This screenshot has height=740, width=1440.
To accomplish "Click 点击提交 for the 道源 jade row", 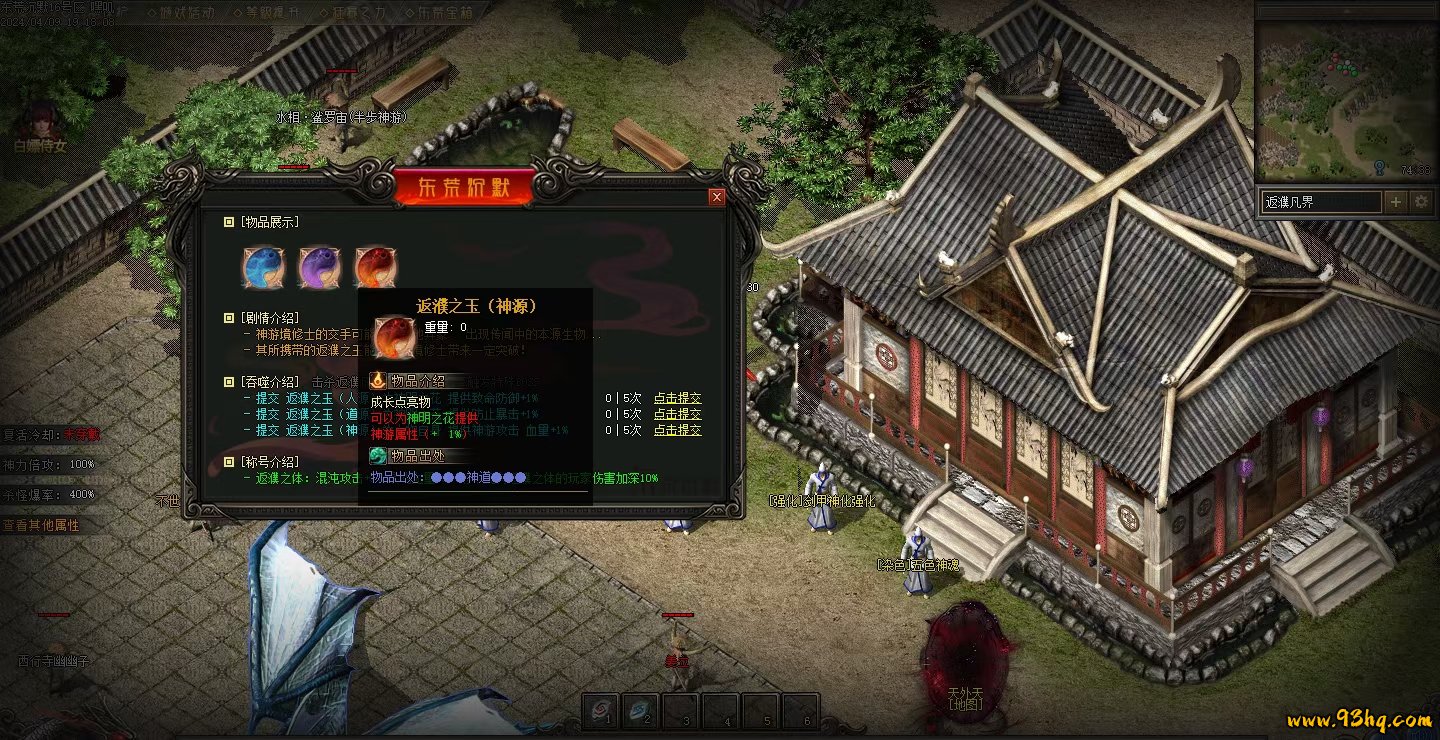I will [x=677, y=414].
